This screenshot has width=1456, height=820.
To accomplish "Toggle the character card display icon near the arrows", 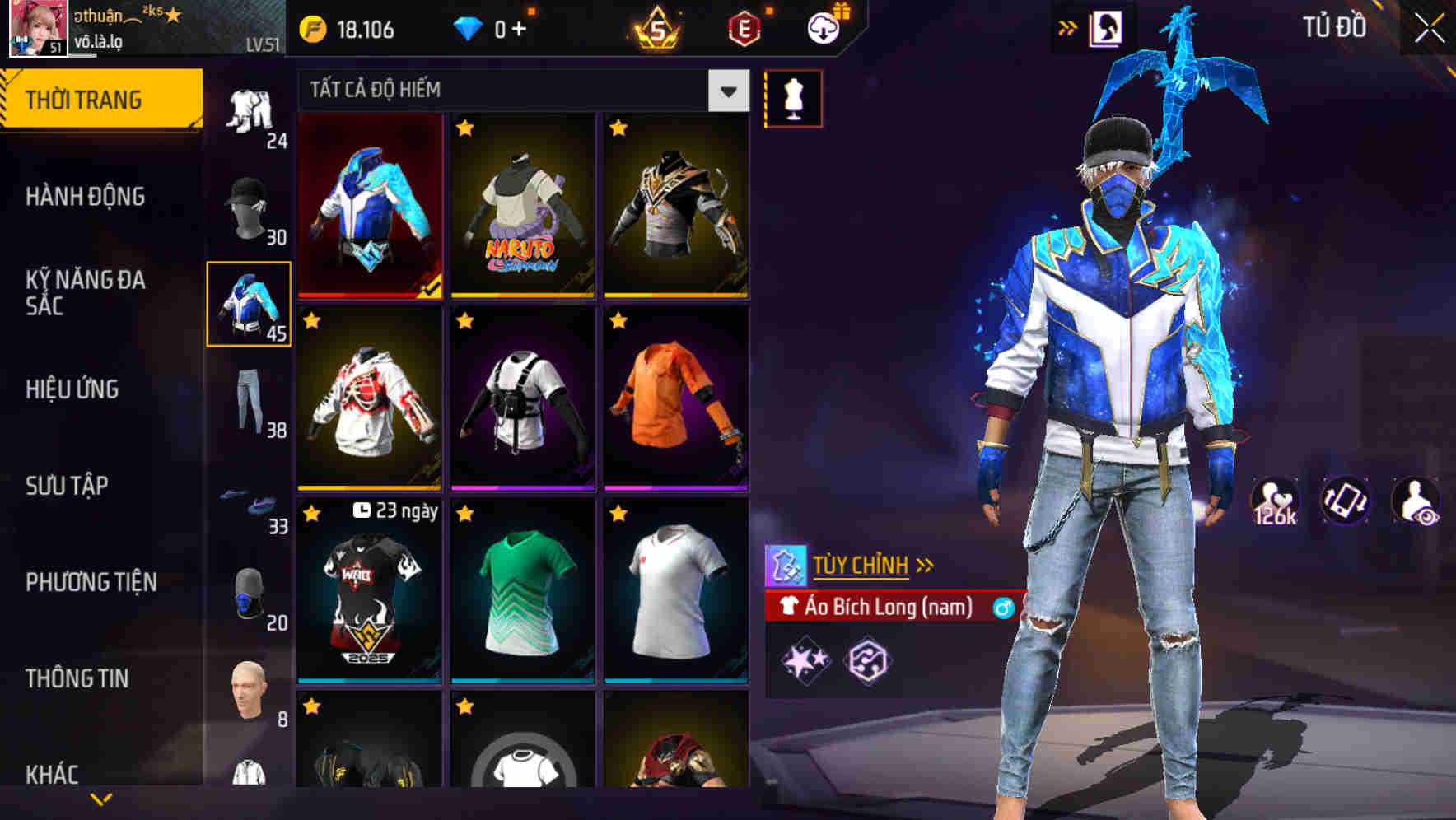I will (x=1107, y=26).
